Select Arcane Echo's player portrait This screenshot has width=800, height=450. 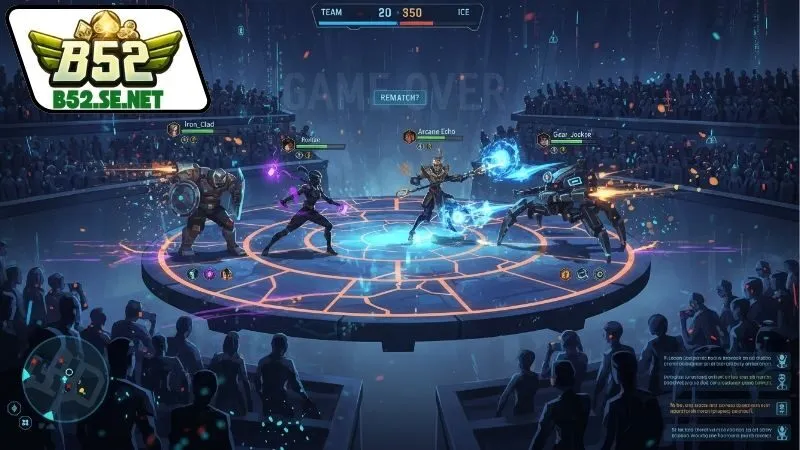[x=409, y=136]
